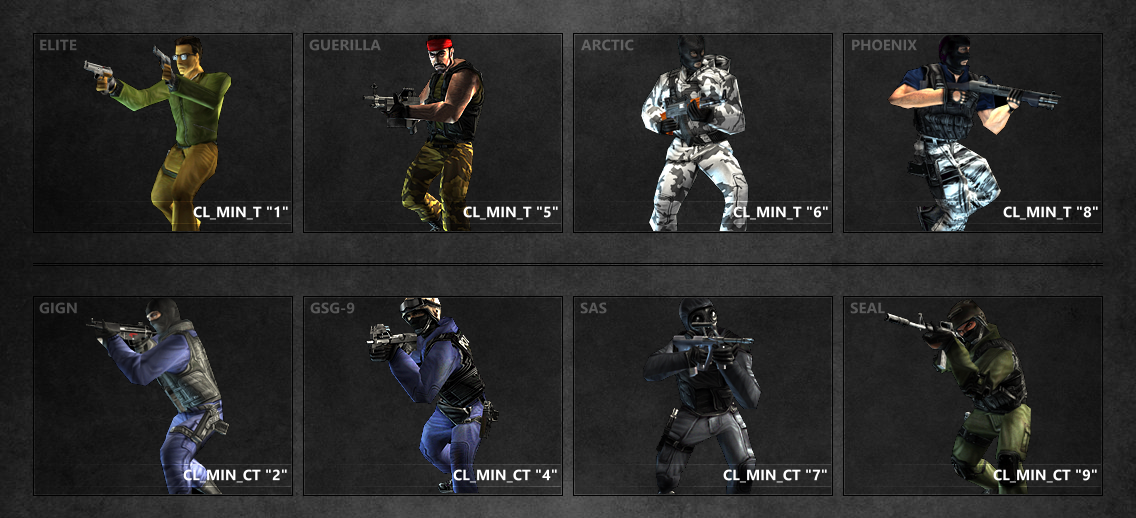Pick the SAS counter-terrorist tile
This screenshot has height=518, width=1136.
coord(703,395)
